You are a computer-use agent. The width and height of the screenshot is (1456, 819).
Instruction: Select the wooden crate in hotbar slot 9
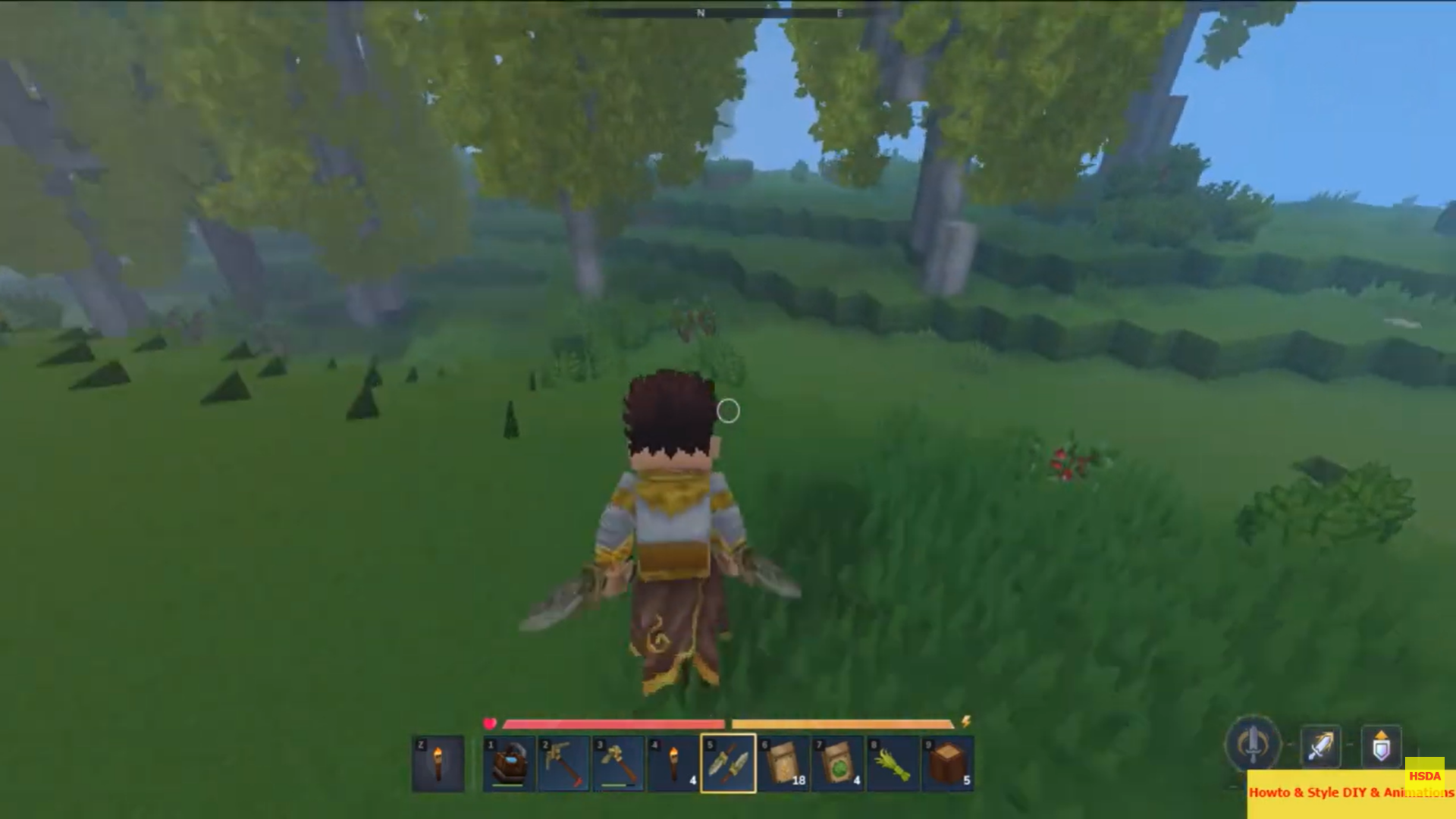click(x=946, y=764)
